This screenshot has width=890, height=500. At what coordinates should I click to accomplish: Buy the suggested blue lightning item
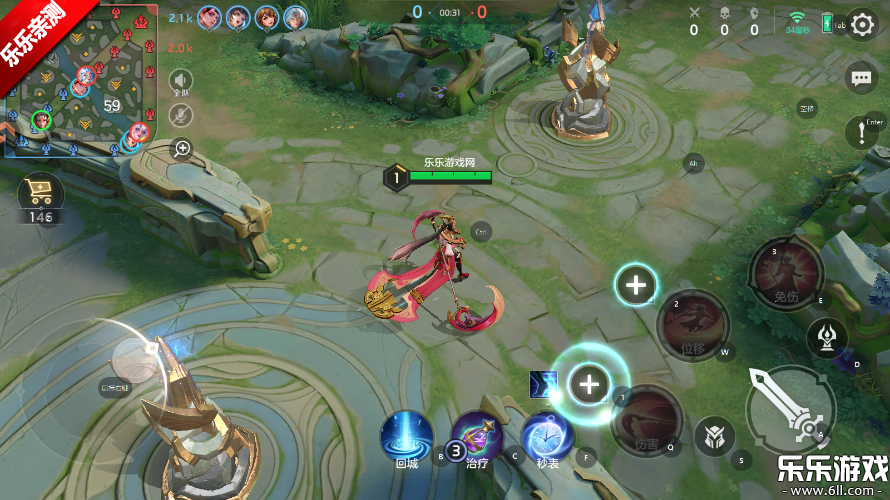543,382
